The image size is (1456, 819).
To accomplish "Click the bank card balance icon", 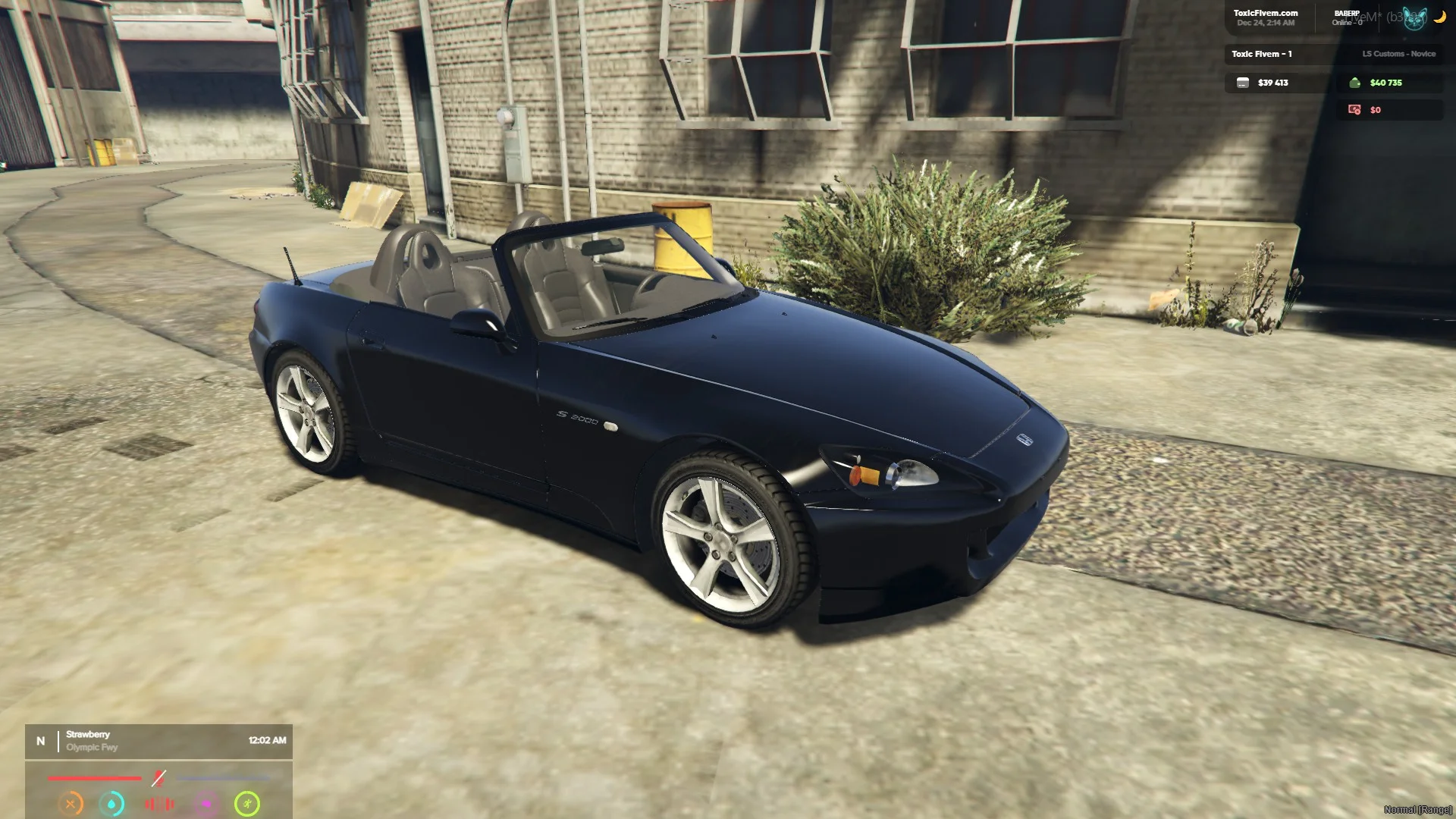I will (1243, 83).
